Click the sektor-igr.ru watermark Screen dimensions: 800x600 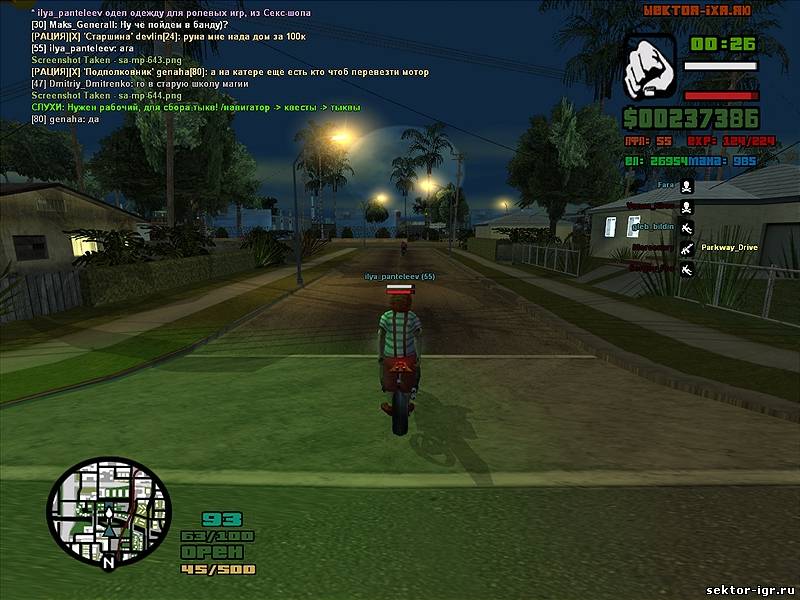(x=749, y=589)
